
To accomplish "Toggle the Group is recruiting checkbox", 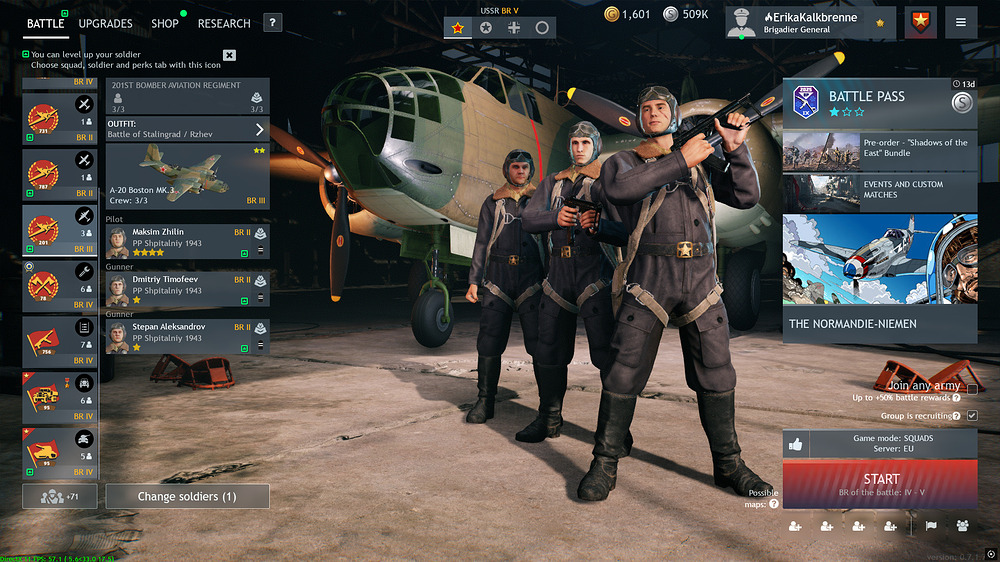I will (972, 415).
